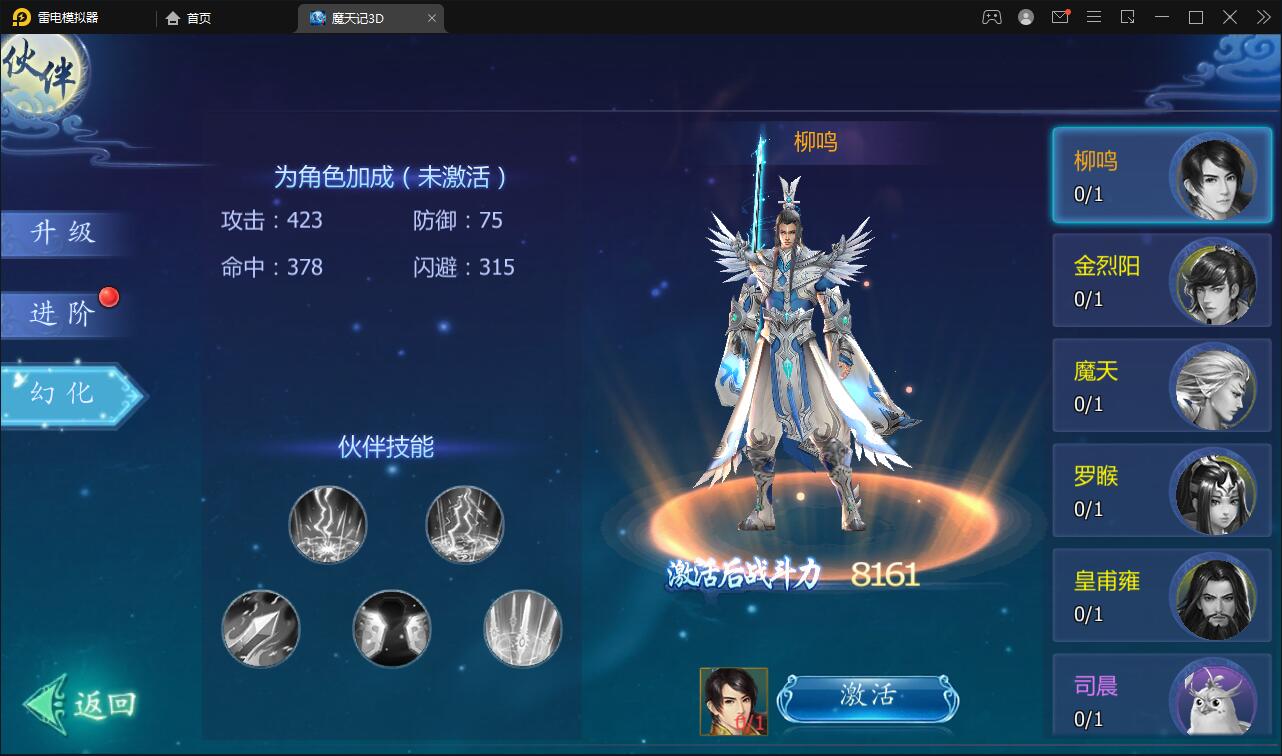Select the middle skill icon in bottom row
The width and height of the screenshot is (1282, 756).
click(x=391, y=628)
